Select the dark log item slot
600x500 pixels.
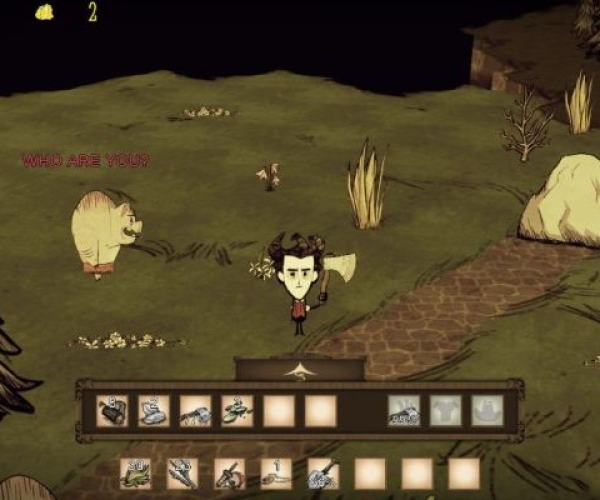(112, 410)
